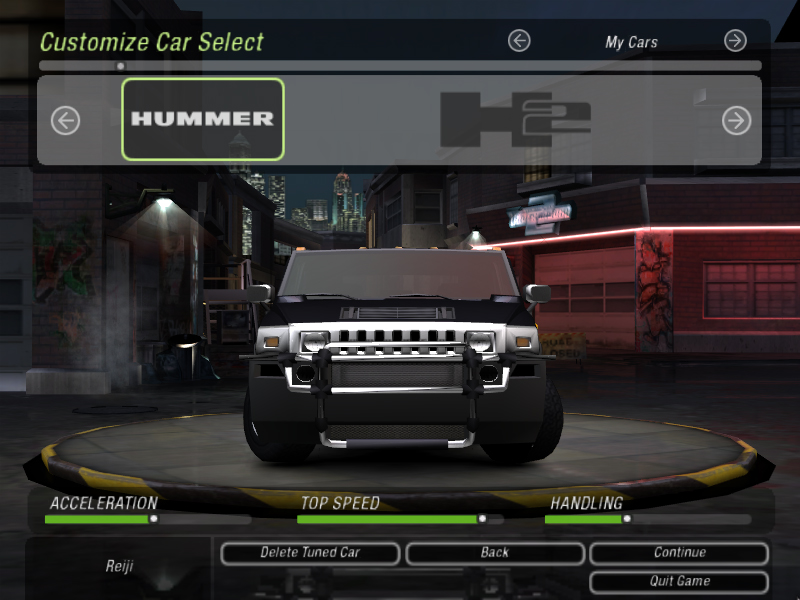800x600 pixels.
Task: Show the previous car in the carousel
Action: (65, 121)
